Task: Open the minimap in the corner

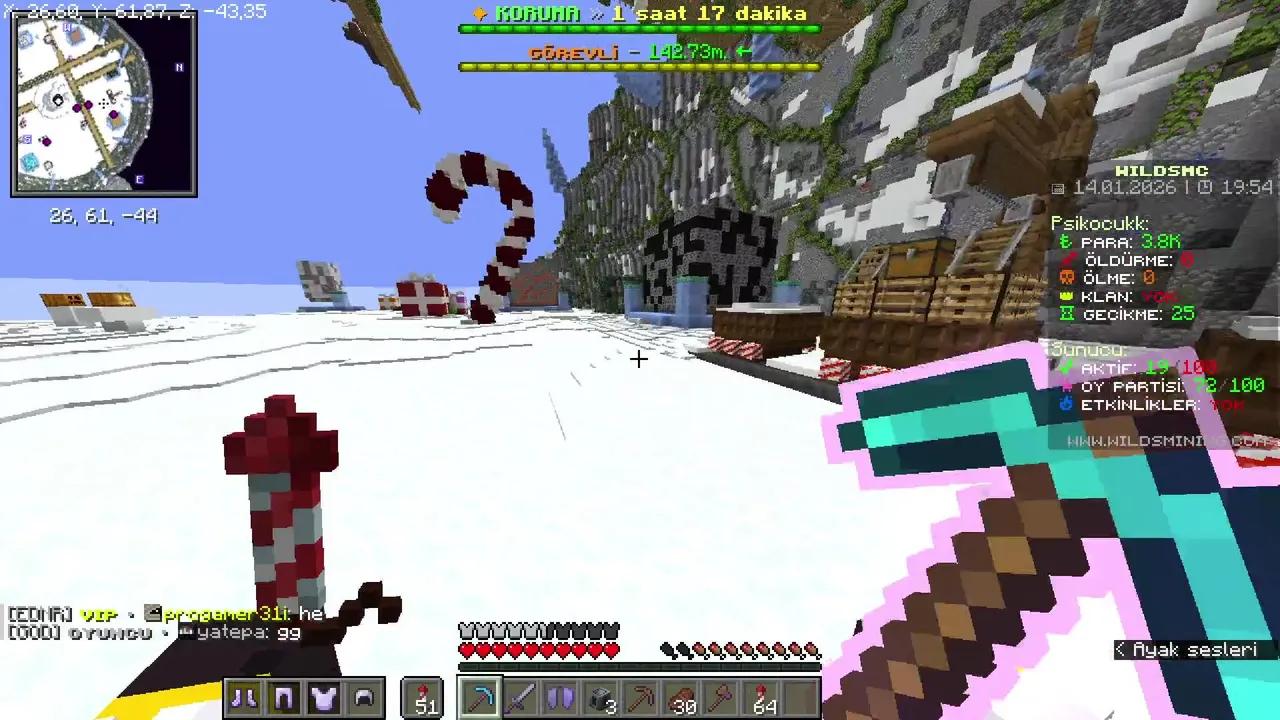Action: tap(103, 103)
